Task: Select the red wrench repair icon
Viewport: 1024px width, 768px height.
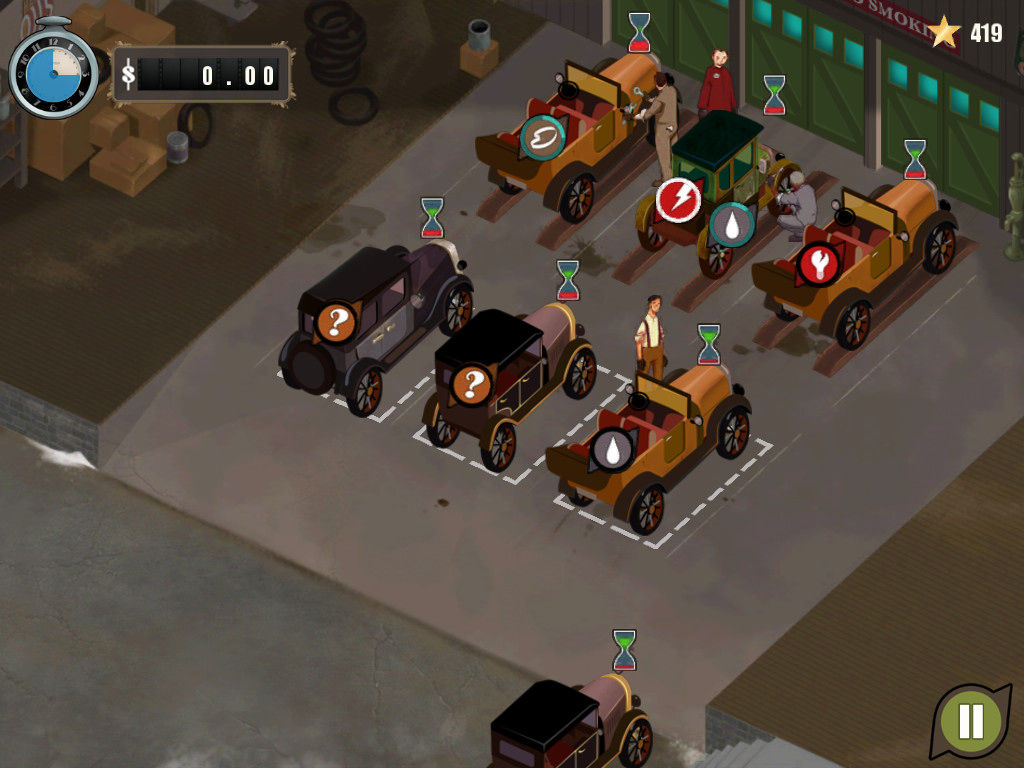Action: [819, 264]
